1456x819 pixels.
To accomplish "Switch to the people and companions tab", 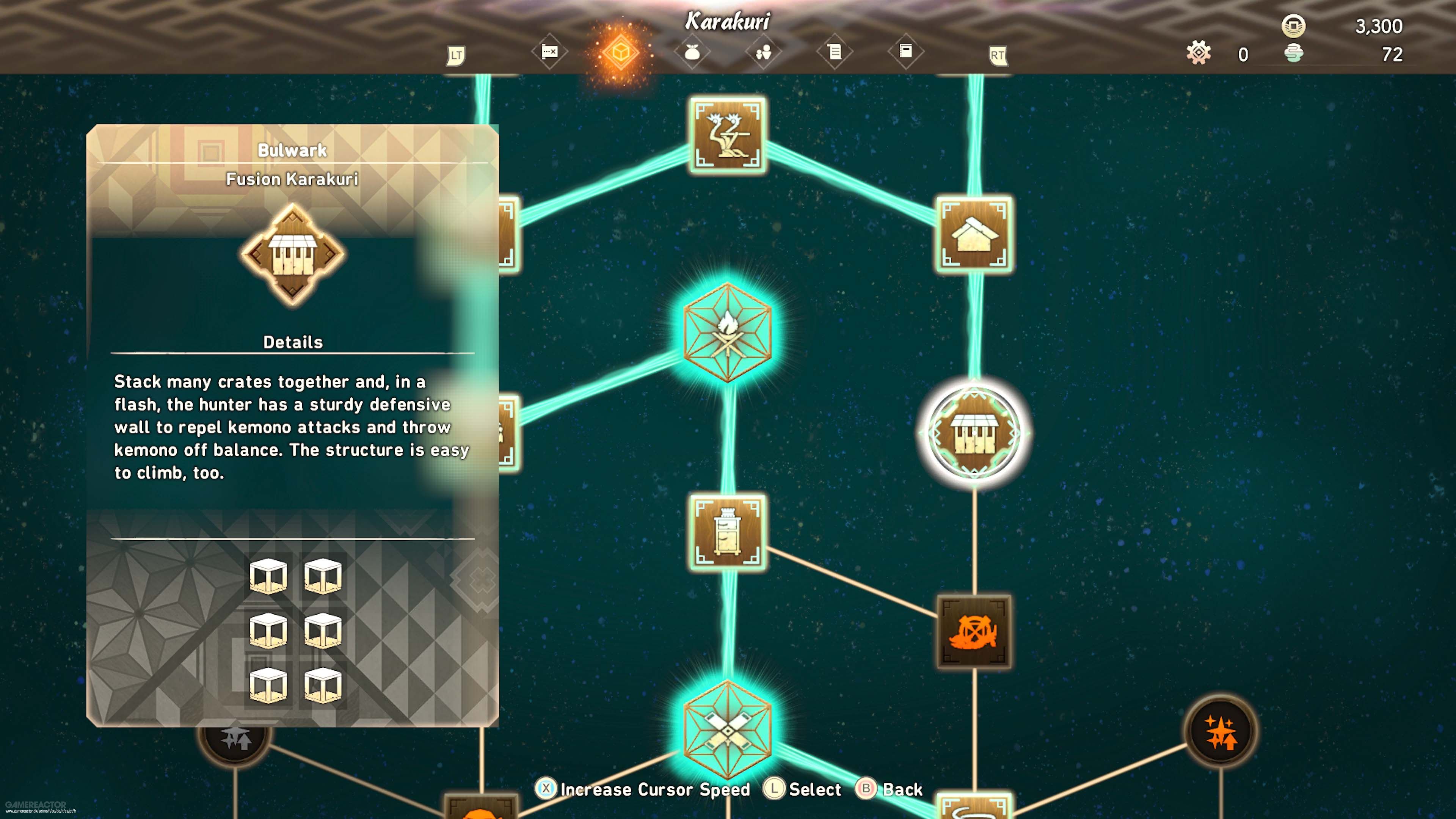I will pos(763,53).
